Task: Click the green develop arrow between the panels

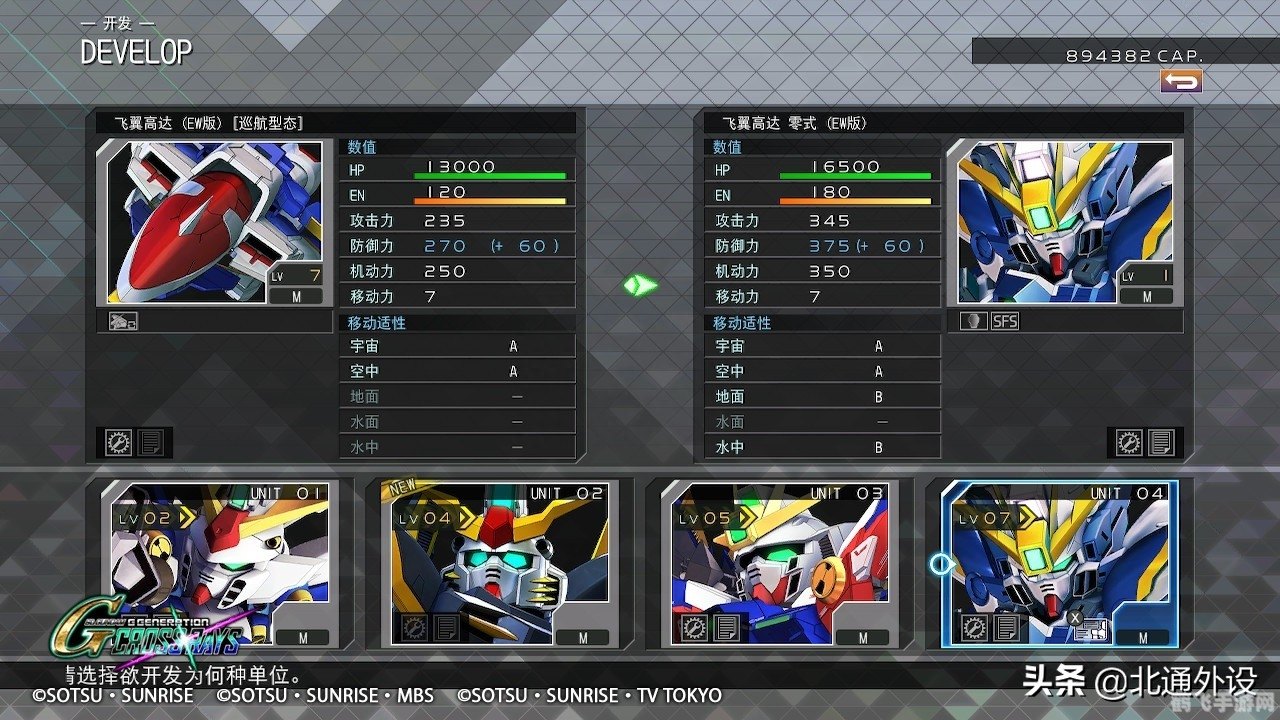Action: pos(641,285)
